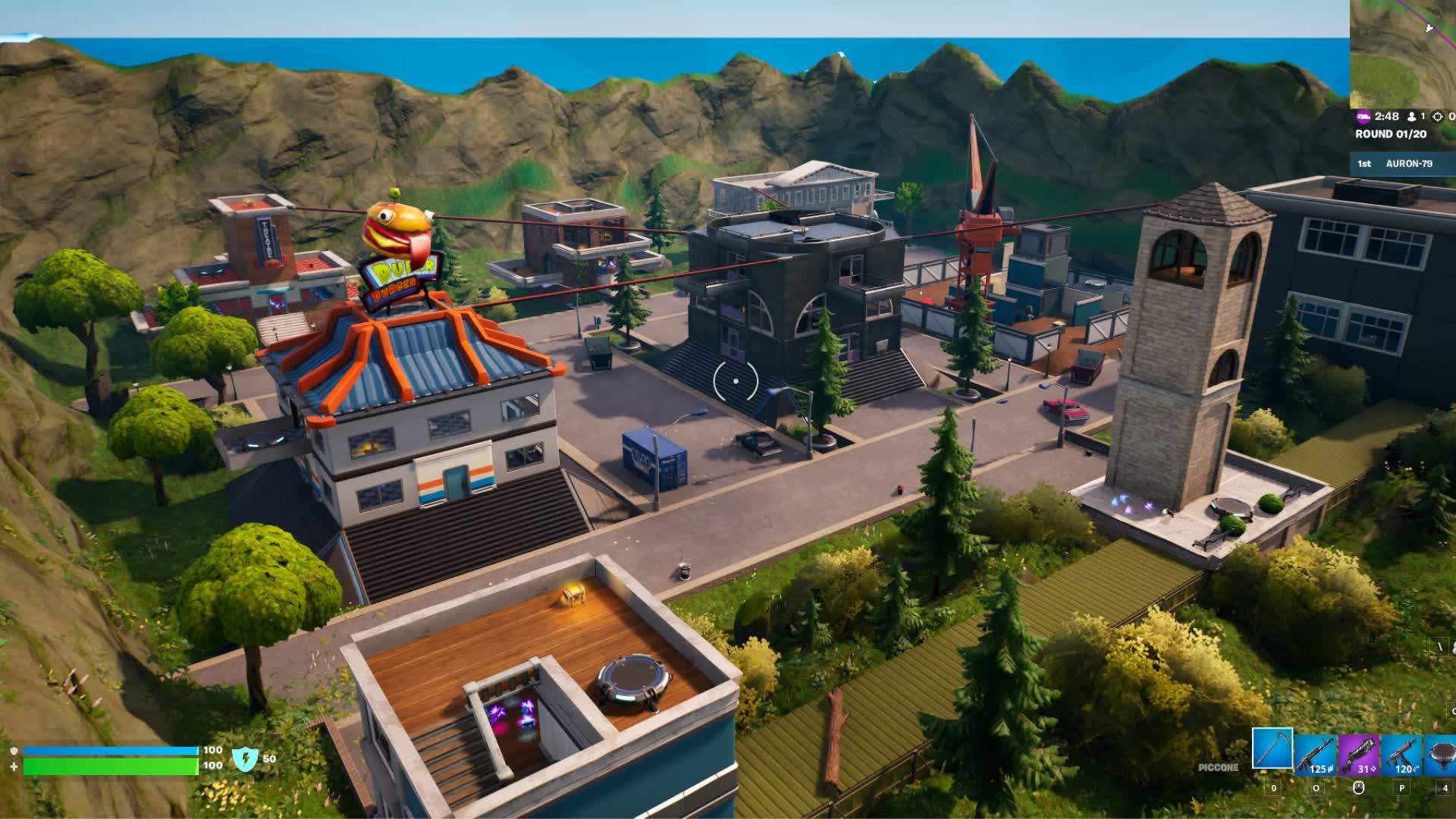Select the grenade slot bound to key 4
Viewport: 1456px width, 819px height.
coord(1442,752)
